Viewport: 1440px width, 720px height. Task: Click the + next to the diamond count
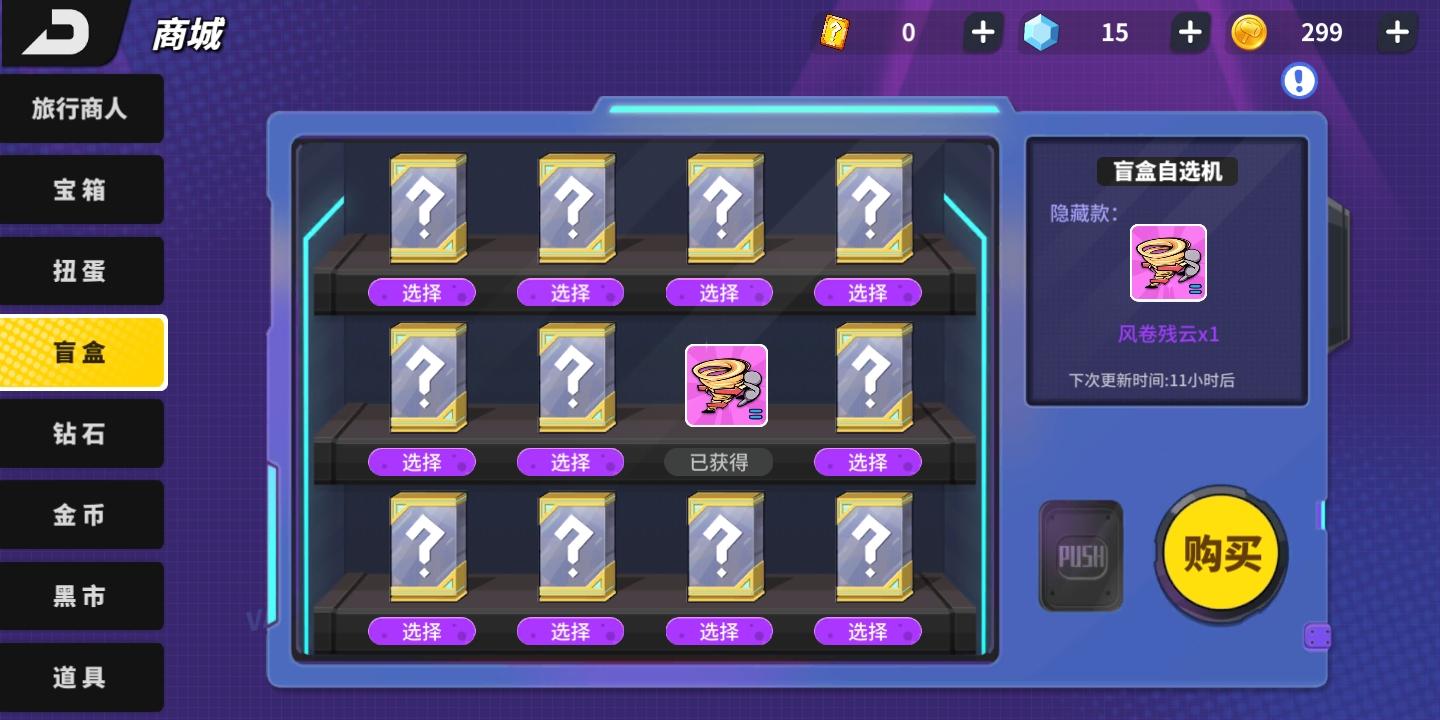coord(1189,32)
